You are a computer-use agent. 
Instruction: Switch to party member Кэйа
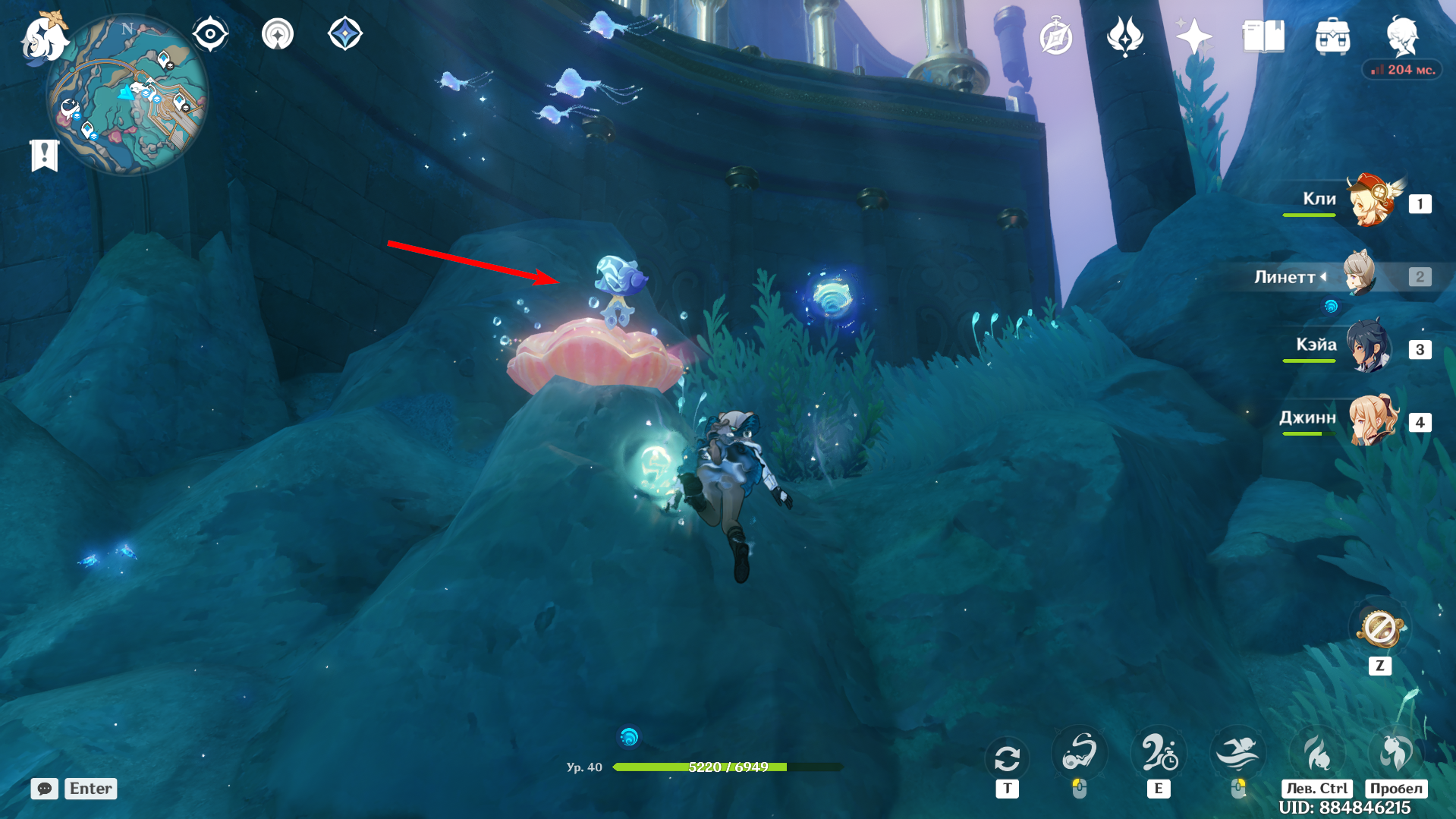pos(1368,348)
